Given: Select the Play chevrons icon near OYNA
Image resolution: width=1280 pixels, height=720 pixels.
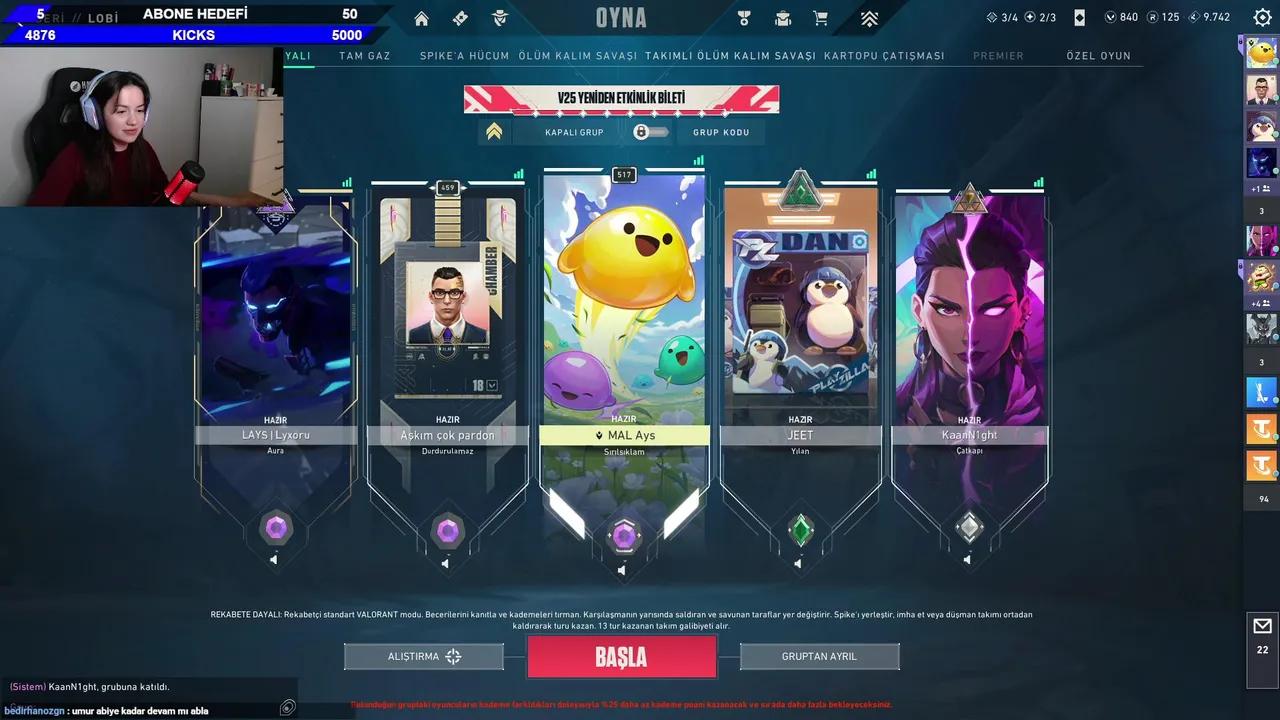Looking at the screenshot, I should pyautogui.click(x=869, y=17).
